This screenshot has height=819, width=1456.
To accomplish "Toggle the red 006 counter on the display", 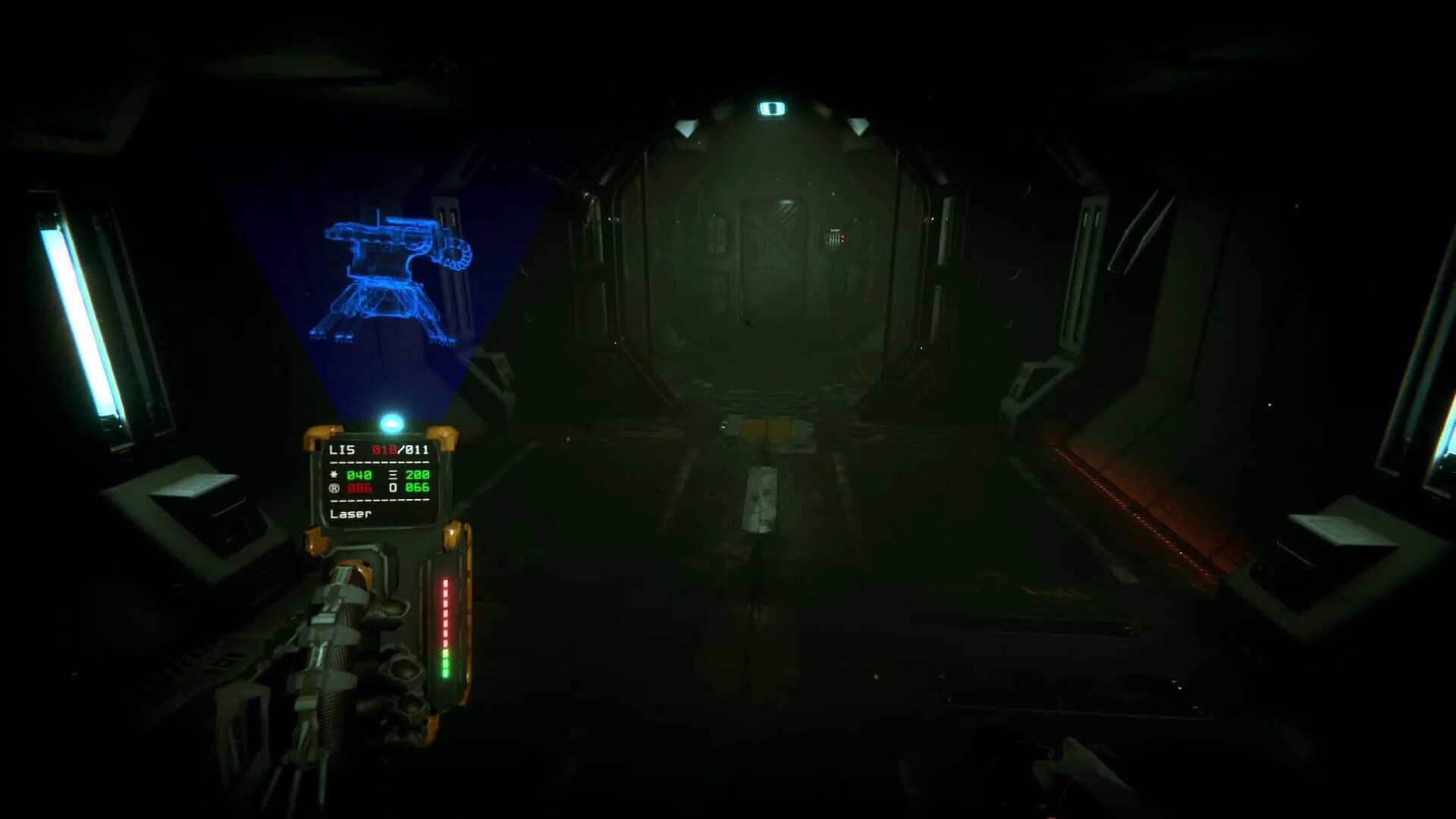I will (359, 488).
